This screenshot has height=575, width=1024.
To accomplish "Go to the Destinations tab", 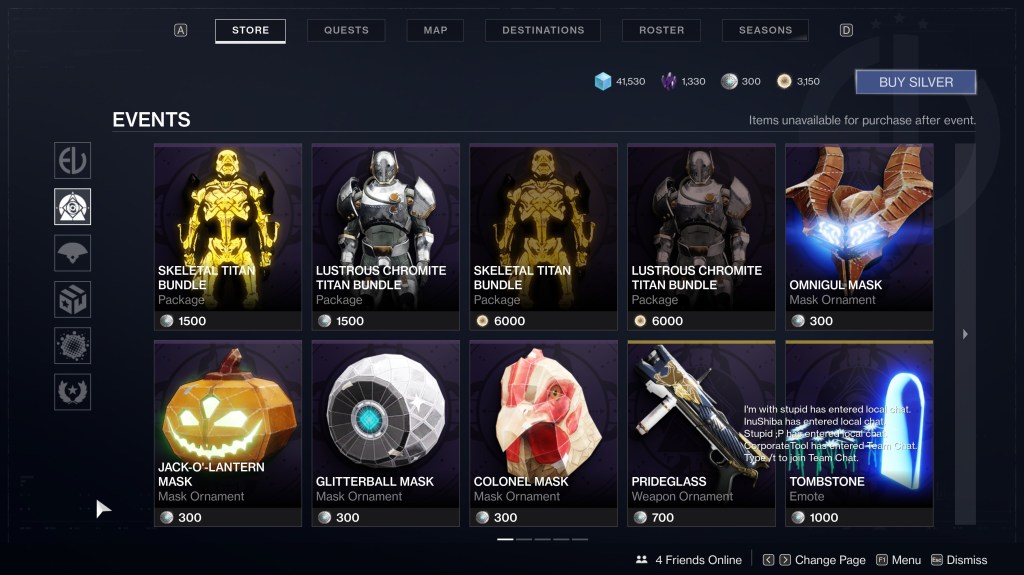I will (543, 30).
